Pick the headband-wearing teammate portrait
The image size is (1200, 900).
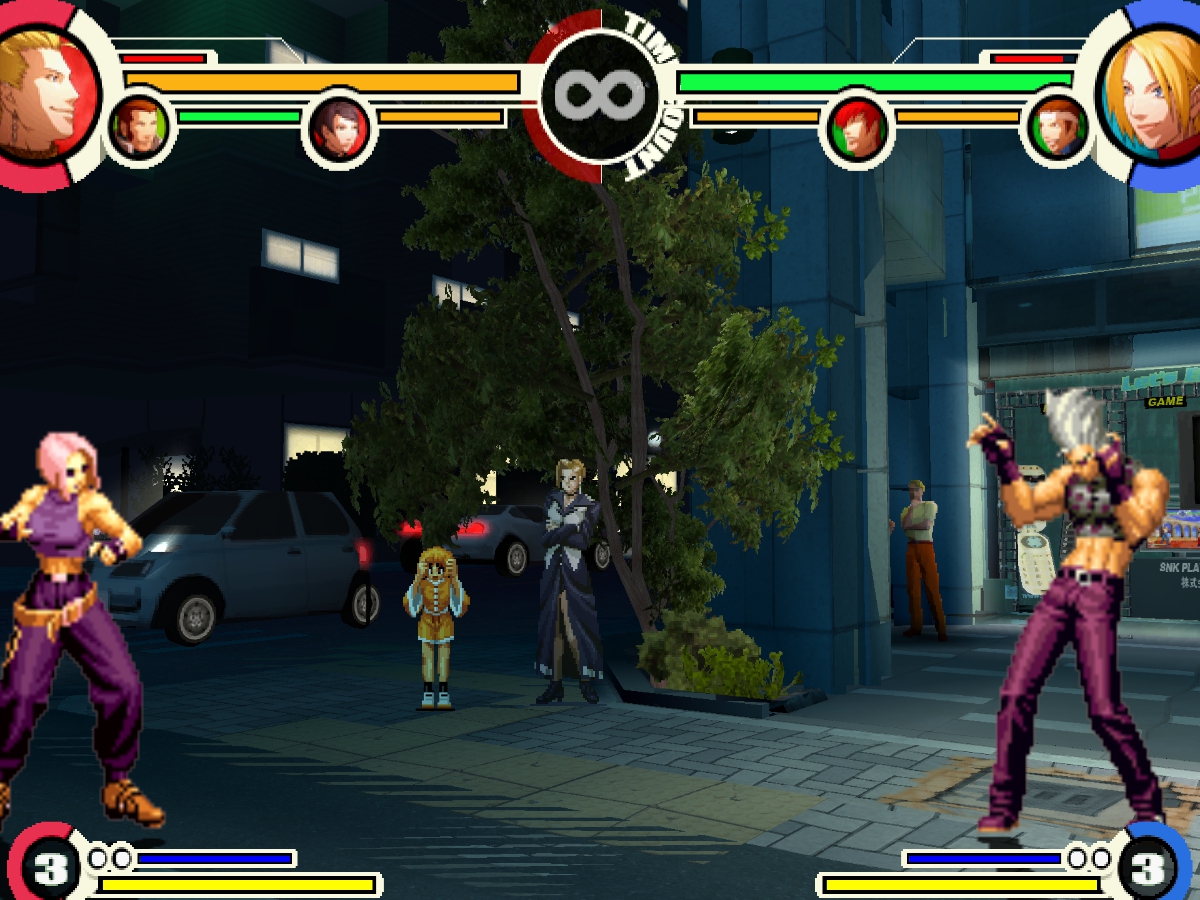[x=1057, y=130]
